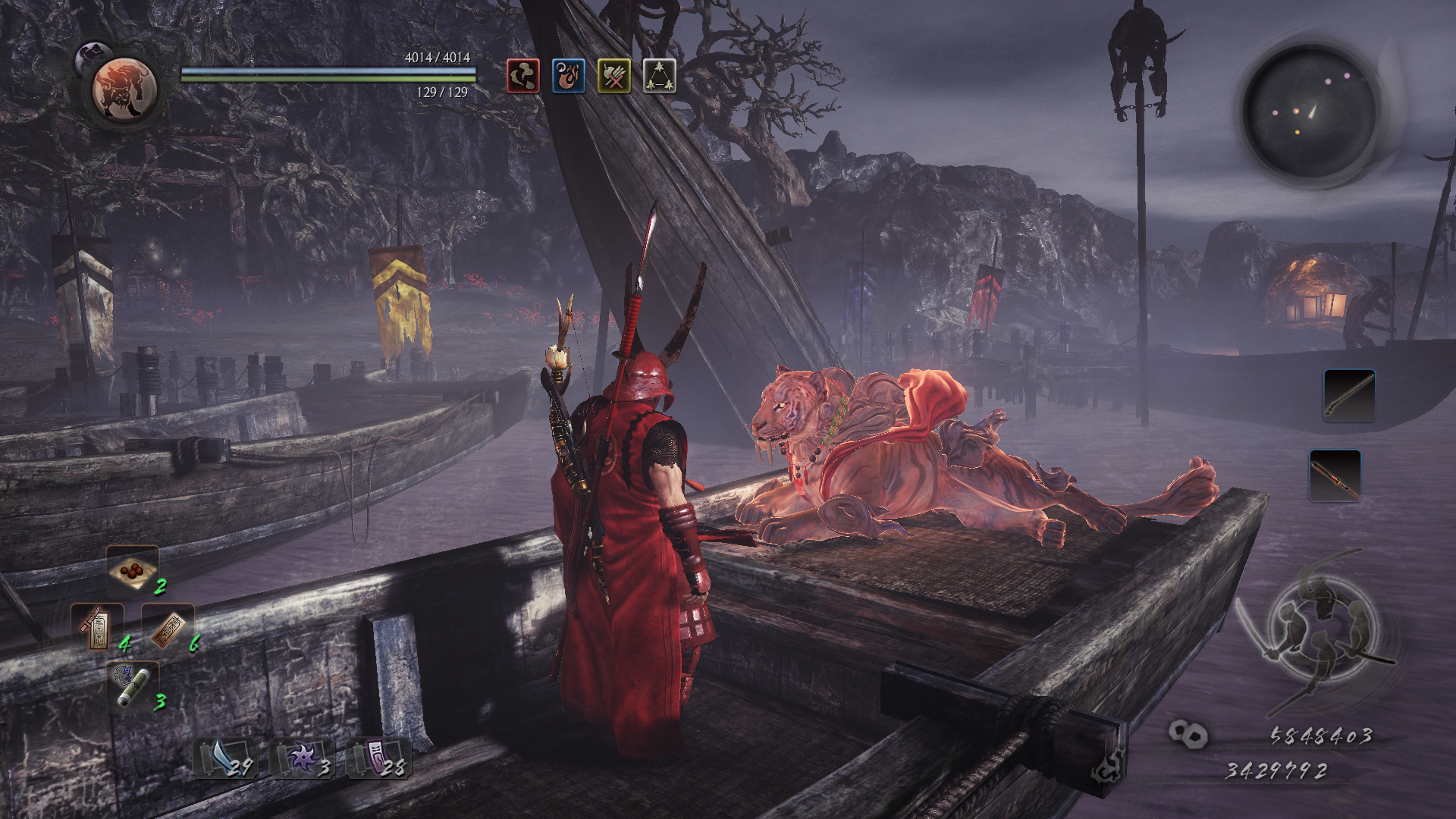1456x819 pixels.
Task: Use the shuriken scroll shortcut item
Action: [x=133, y=686]
